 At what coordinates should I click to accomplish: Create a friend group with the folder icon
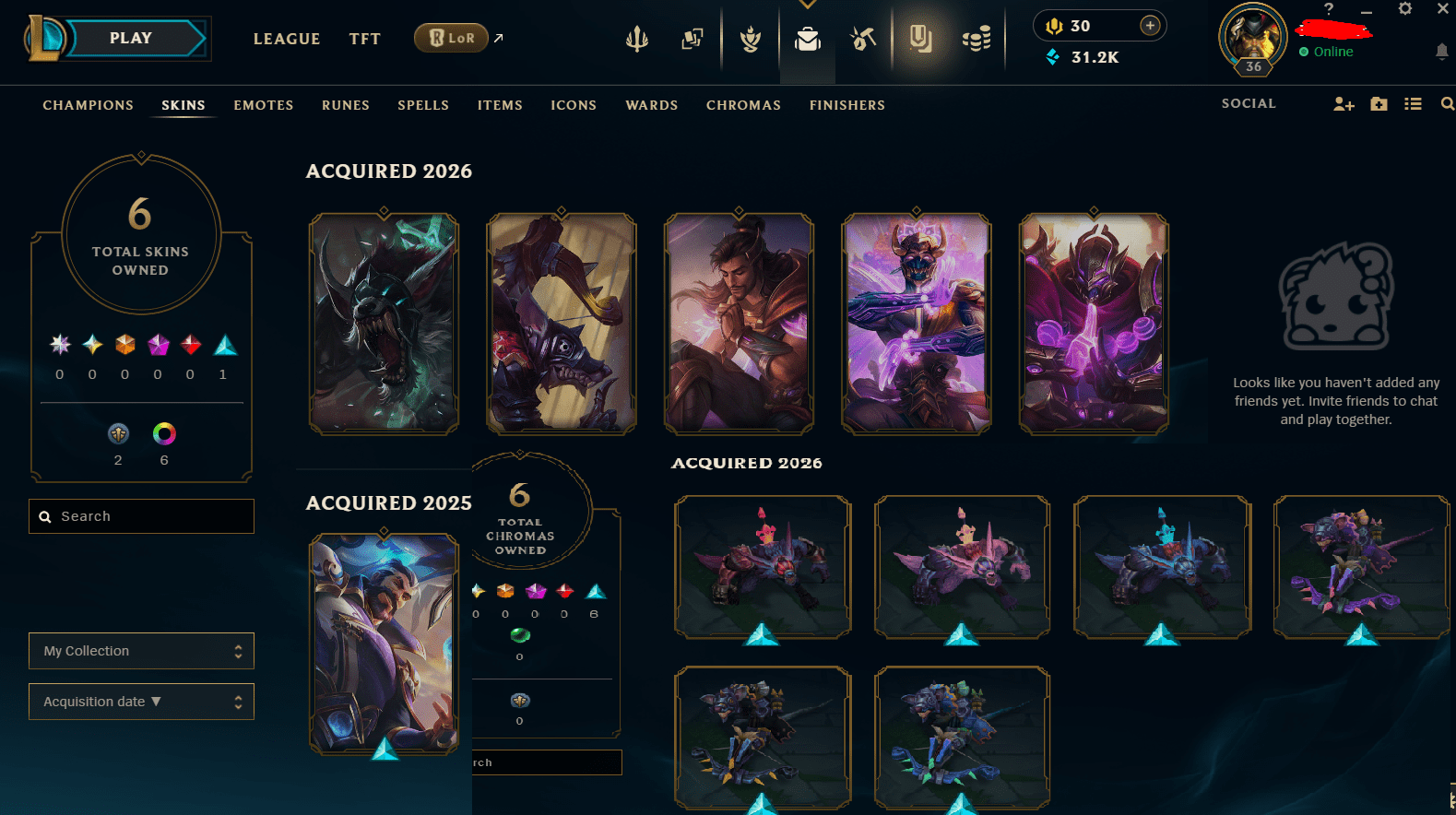[1379, 104]
